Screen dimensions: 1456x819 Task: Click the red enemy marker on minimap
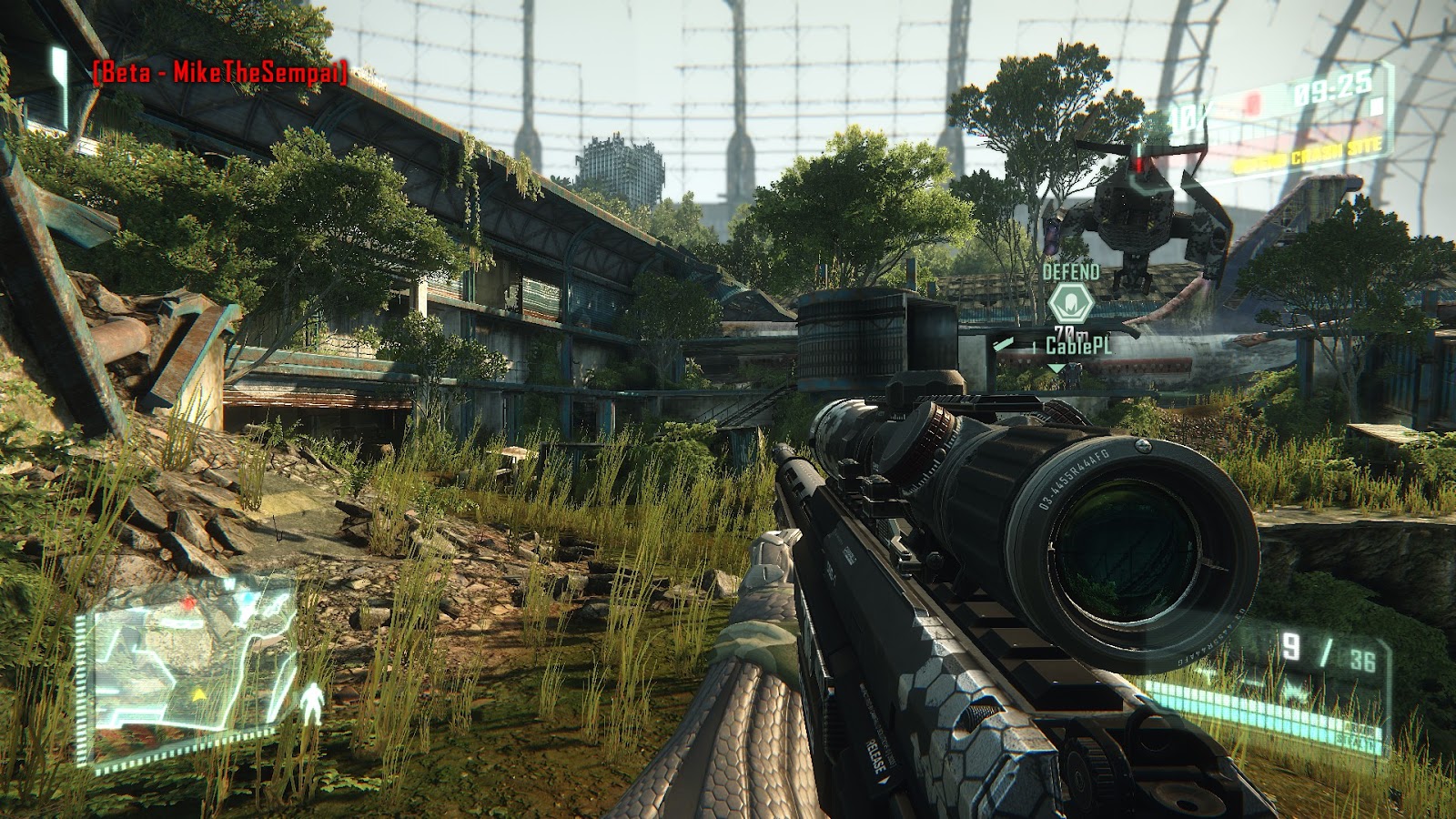(x=187, y=602)
